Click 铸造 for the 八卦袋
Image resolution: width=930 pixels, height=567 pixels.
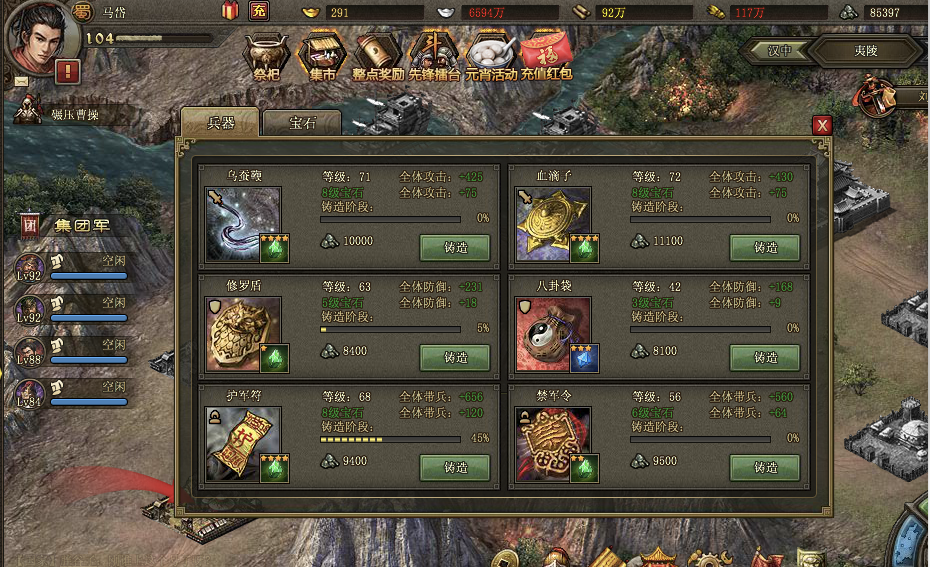(x=765, y=357)
